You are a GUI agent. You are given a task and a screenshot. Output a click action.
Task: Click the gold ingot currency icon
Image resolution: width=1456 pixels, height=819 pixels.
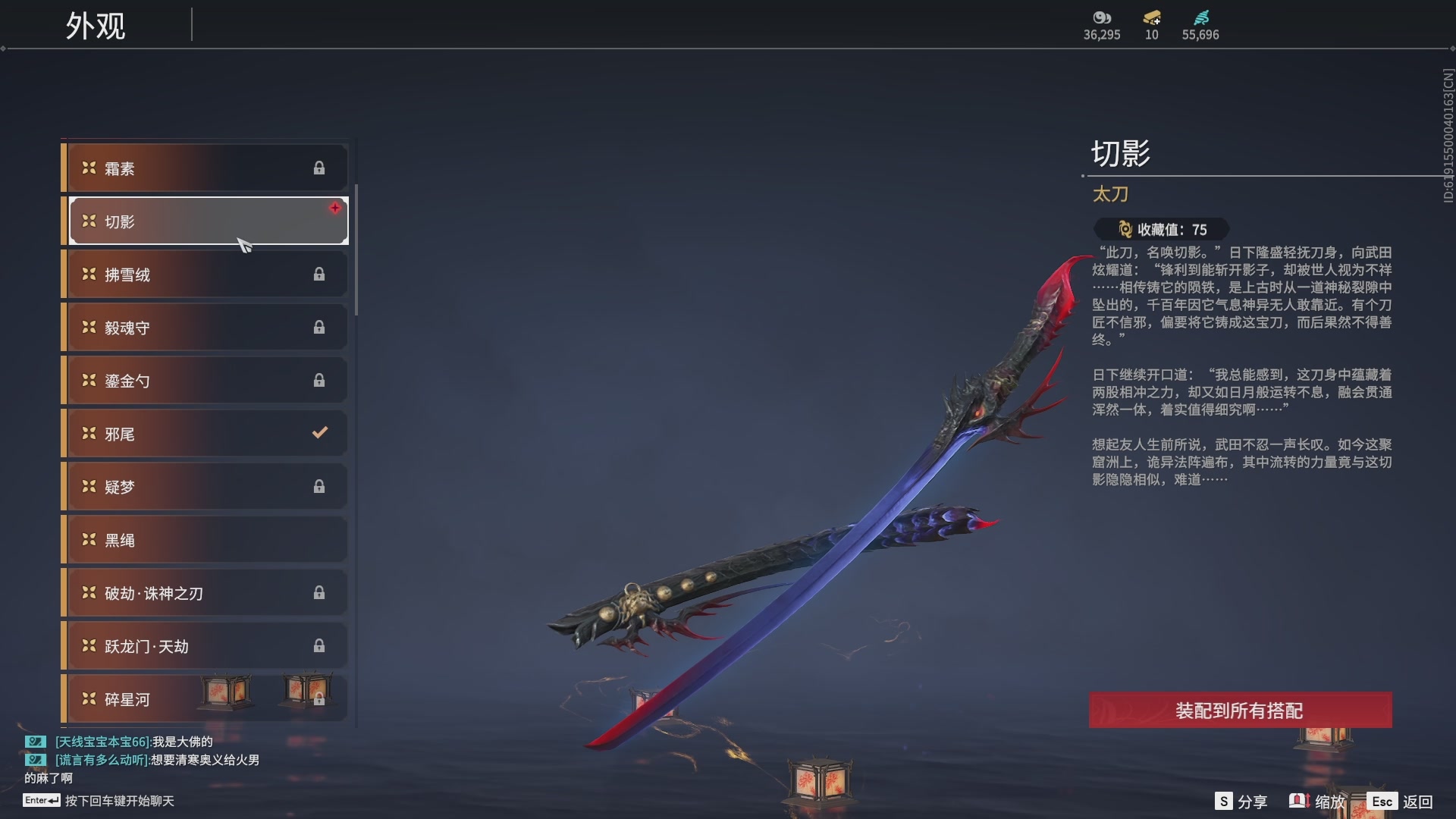click(1150, 17)
